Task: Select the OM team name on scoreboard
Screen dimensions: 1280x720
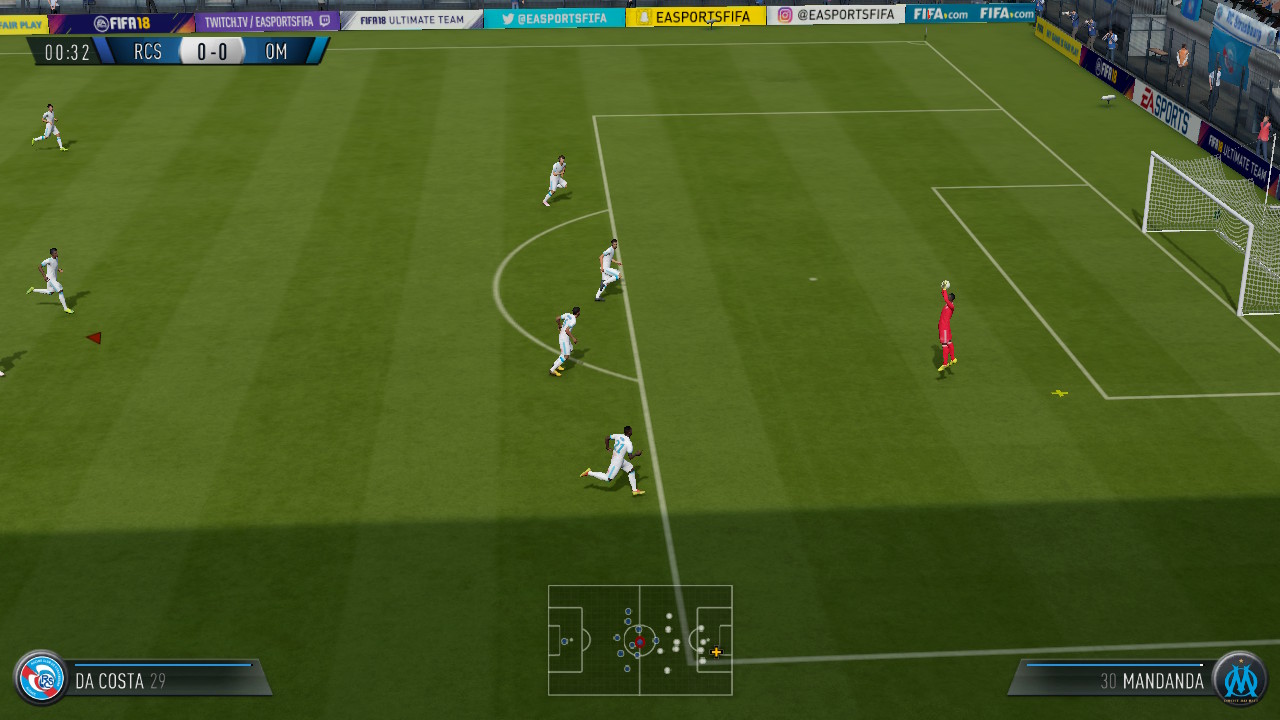Action: point(277,52)
